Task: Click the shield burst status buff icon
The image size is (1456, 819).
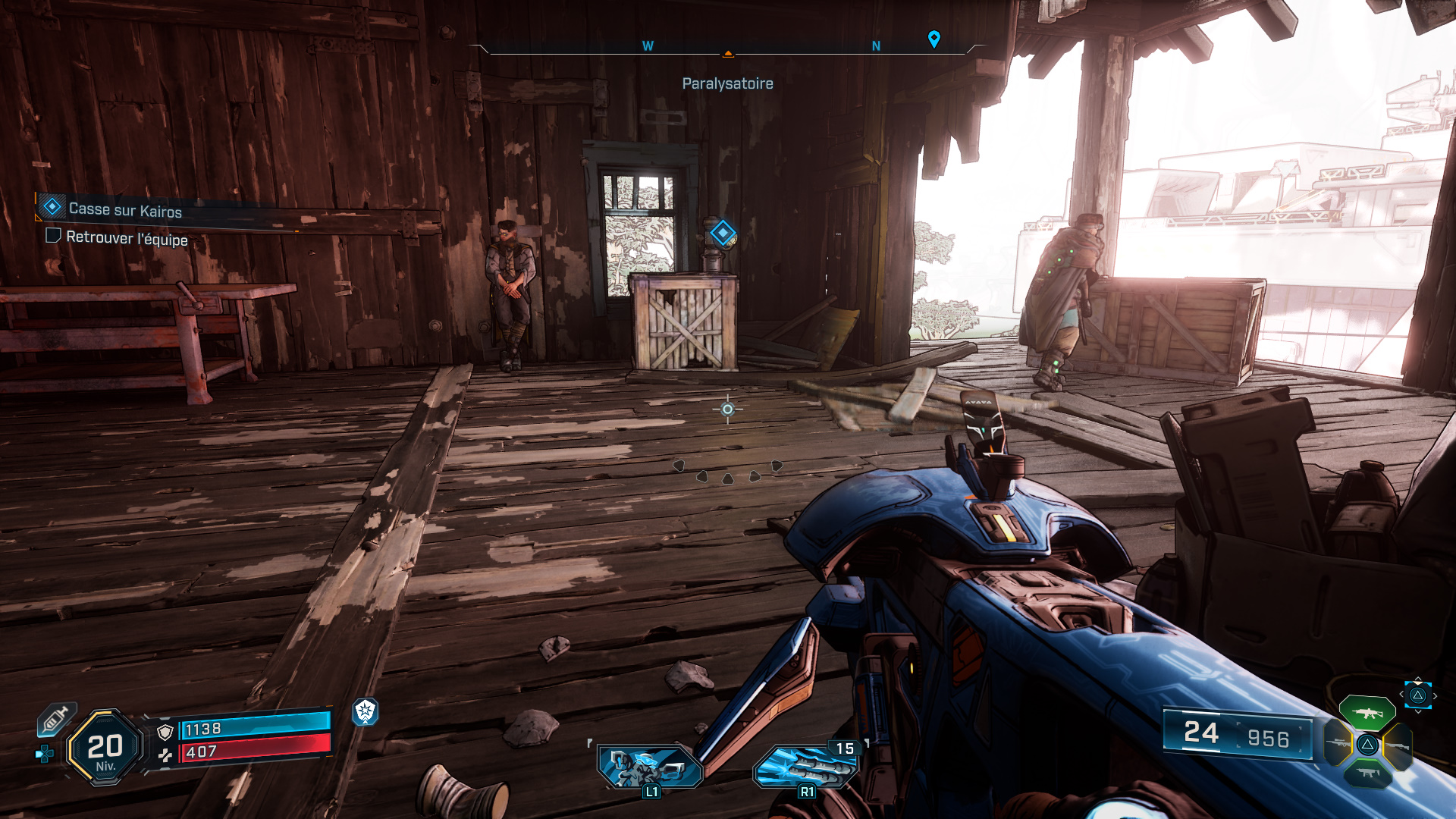Action: [366, 711]
